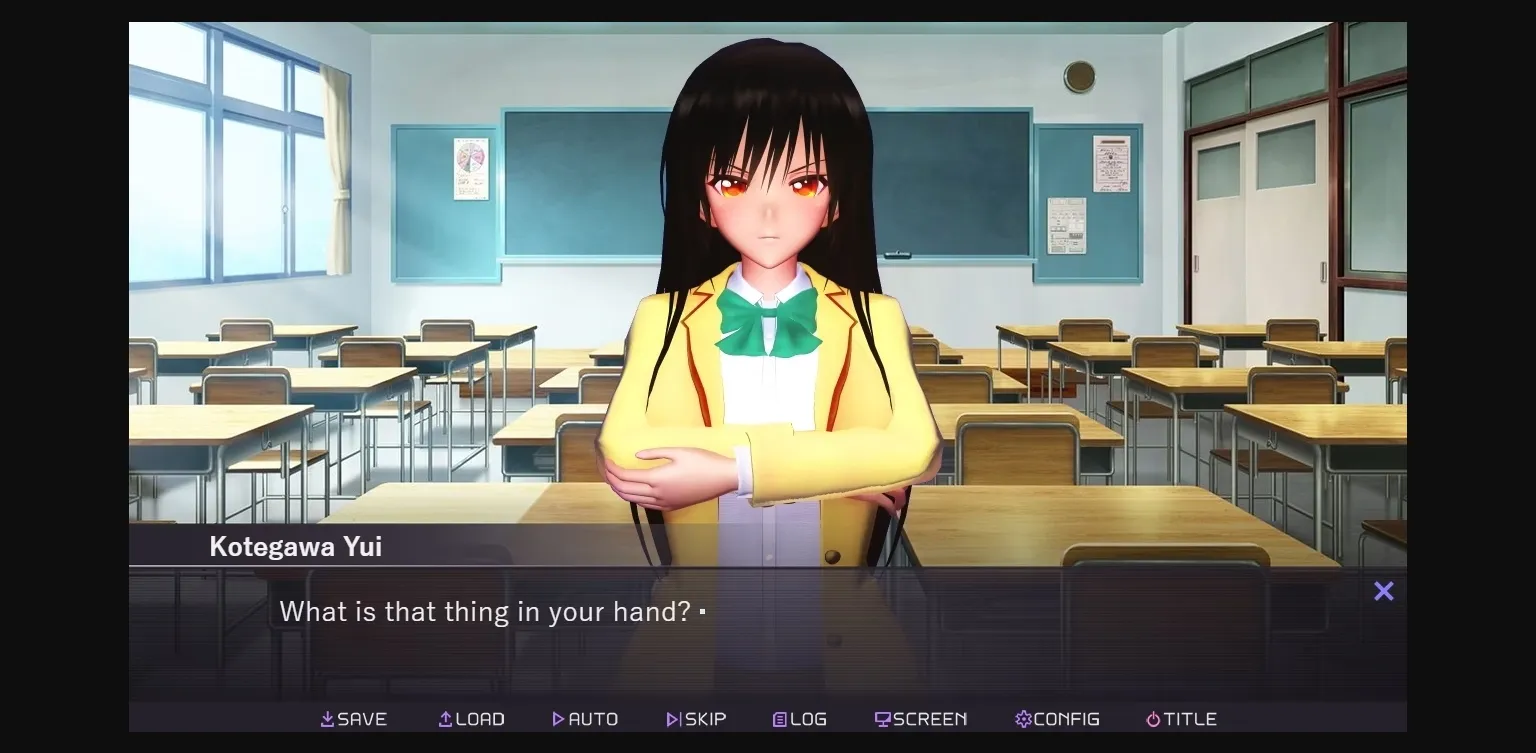
Task: Toggle fullscreen via SCREEN option
Action: click(920, 718)
